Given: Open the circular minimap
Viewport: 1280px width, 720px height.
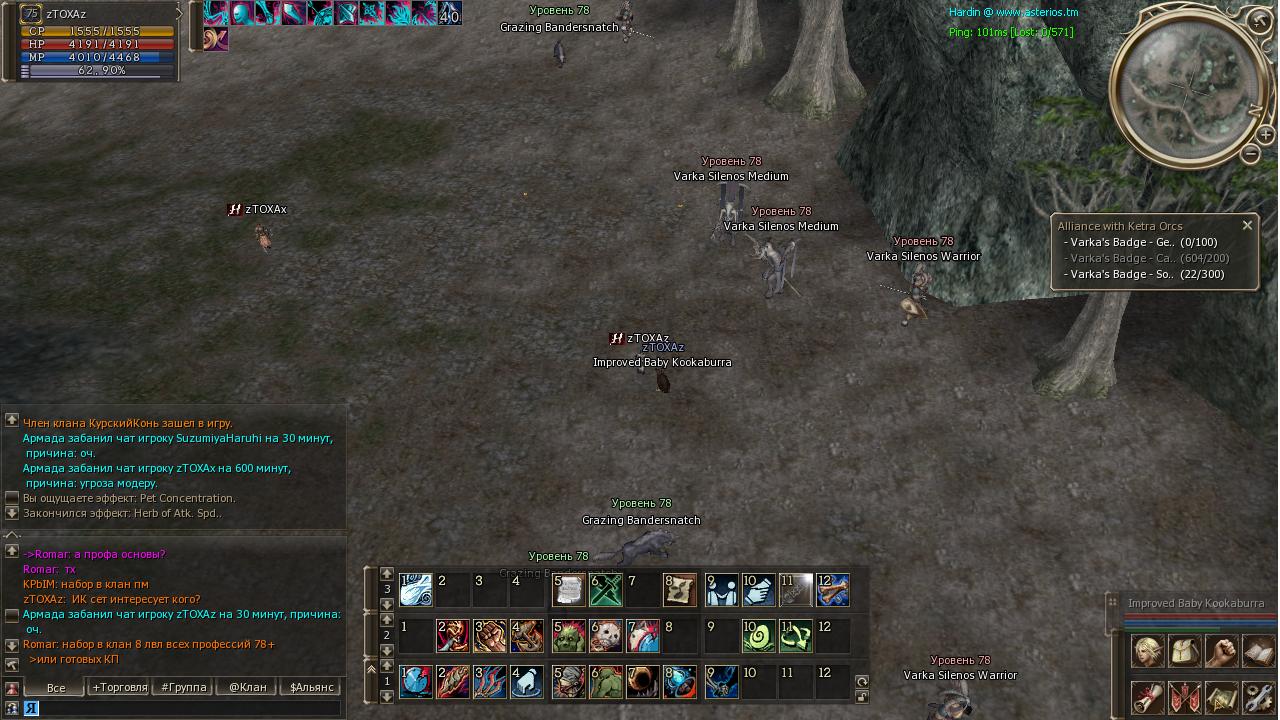Looking at the screenshot, I should click(1189, 88).
